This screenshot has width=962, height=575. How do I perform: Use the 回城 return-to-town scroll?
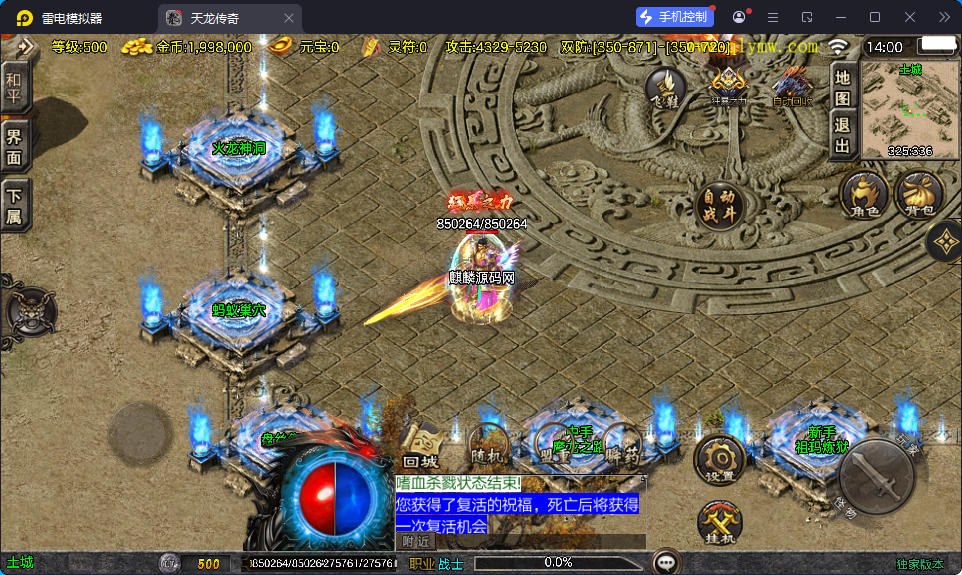[x=422, y=446]
